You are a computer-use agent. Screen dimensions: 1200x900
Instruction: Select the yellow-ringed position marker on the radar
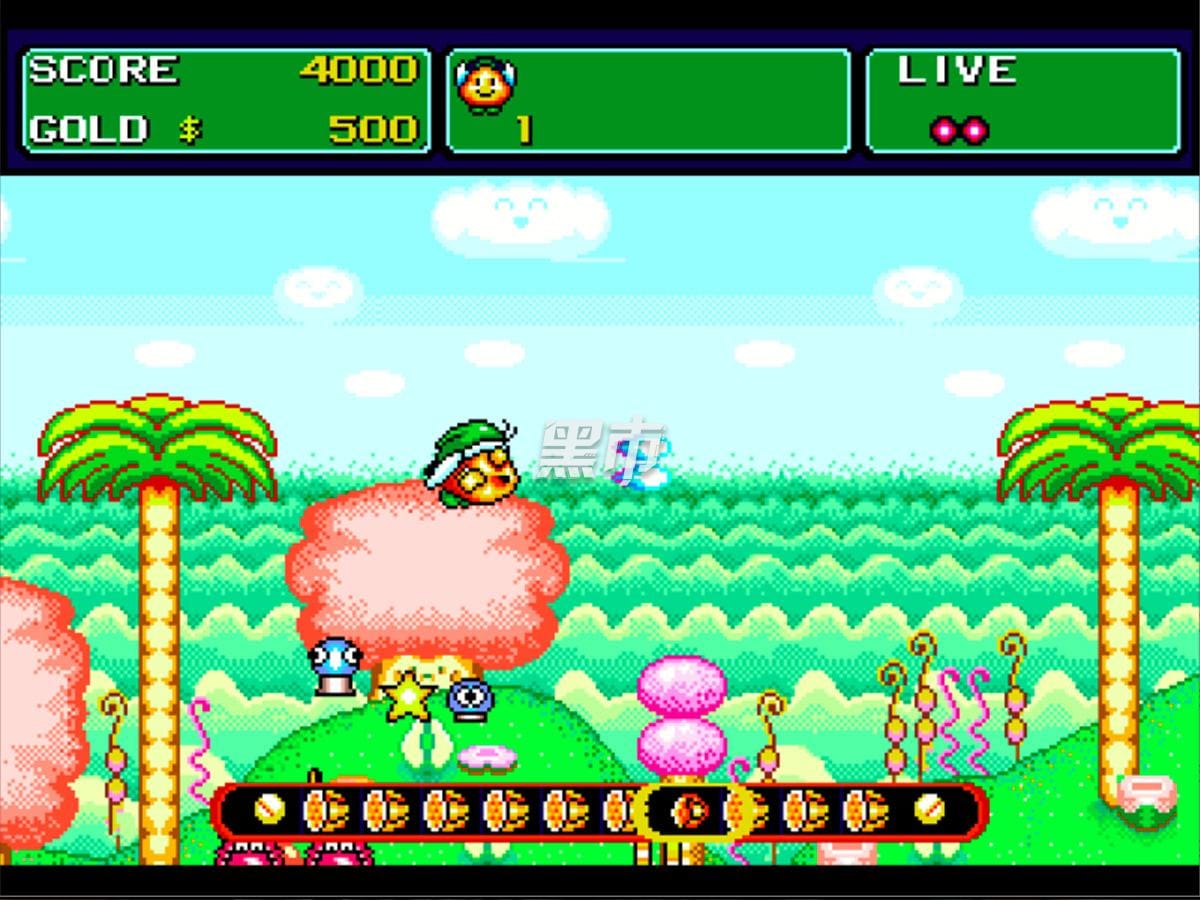pyautogui.click(x=690, y=809)
